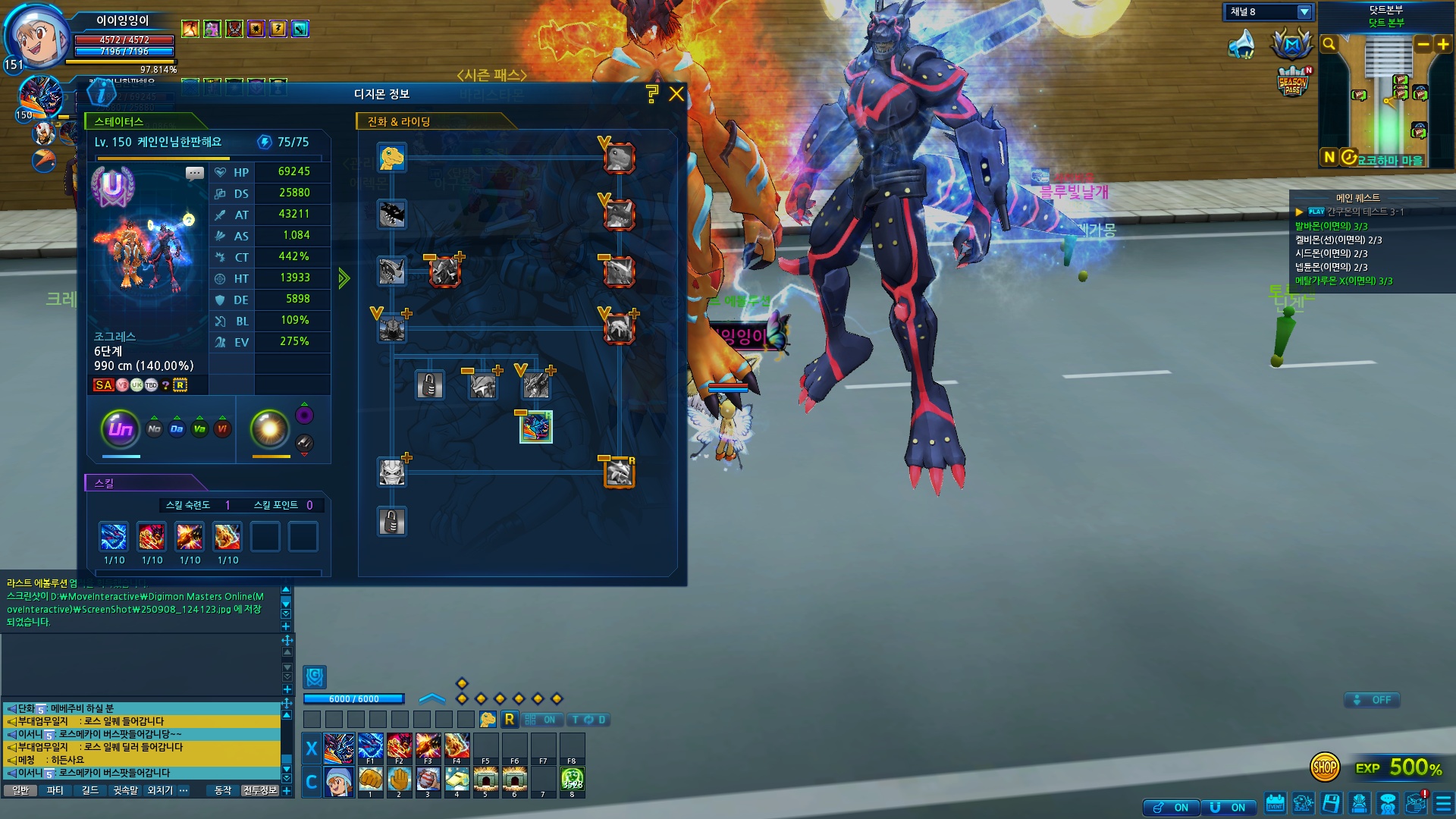
Task: Switch chat to the 길드 (guild) tab
Action: click(90, 790)
